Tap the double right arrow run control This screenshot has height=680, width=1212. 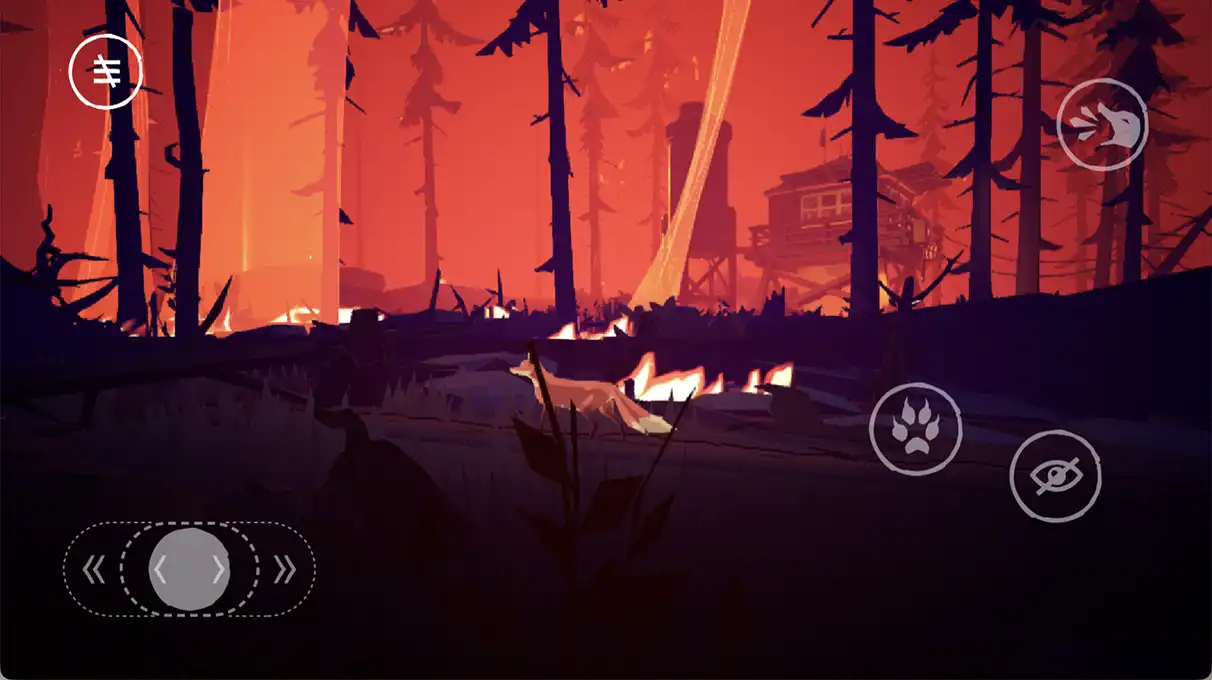[285, 570]
